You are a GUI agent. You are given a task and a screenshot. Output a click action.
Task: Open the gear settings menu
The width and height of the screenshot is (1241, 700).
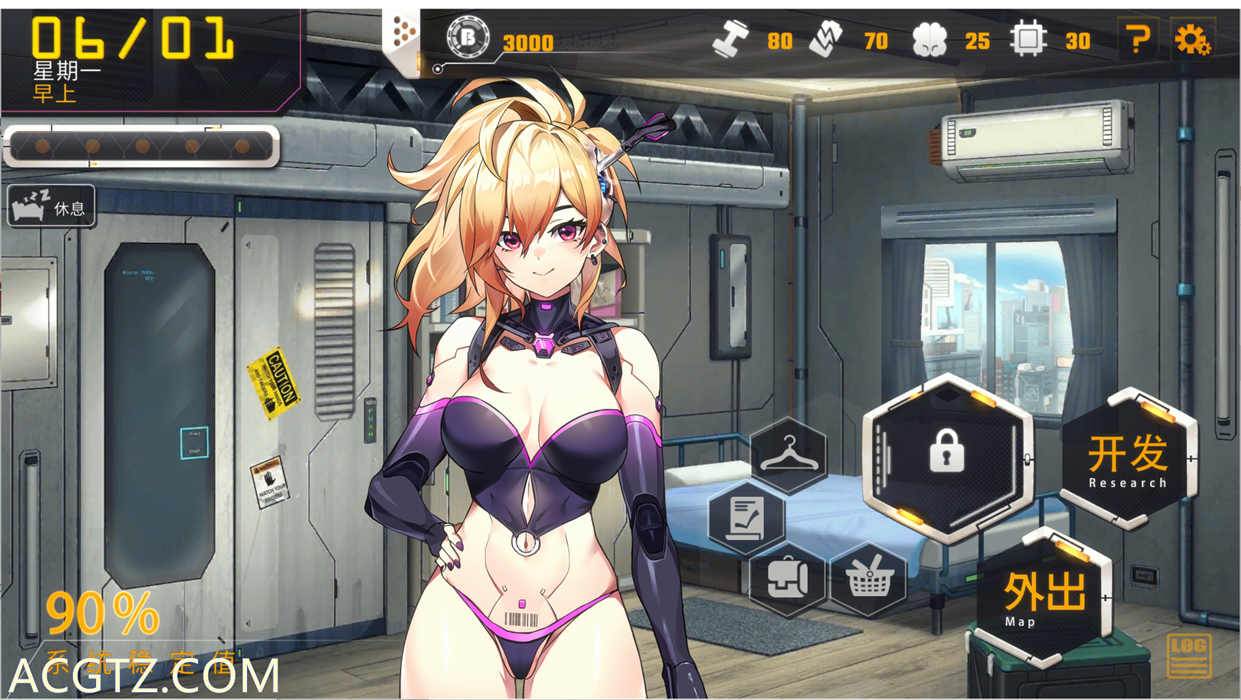[x=1191, y=39]
